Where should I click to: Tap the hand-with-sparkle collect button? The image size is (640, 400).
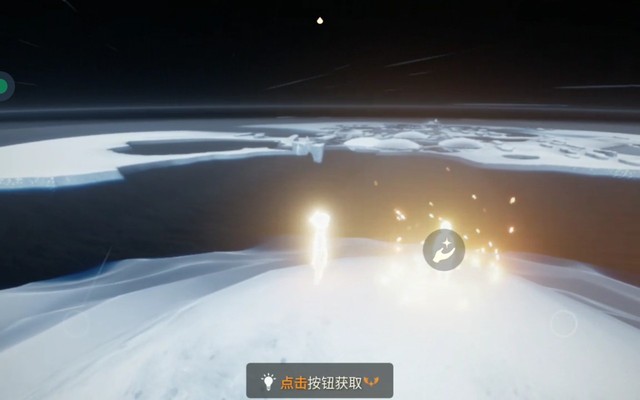[443, 249]
